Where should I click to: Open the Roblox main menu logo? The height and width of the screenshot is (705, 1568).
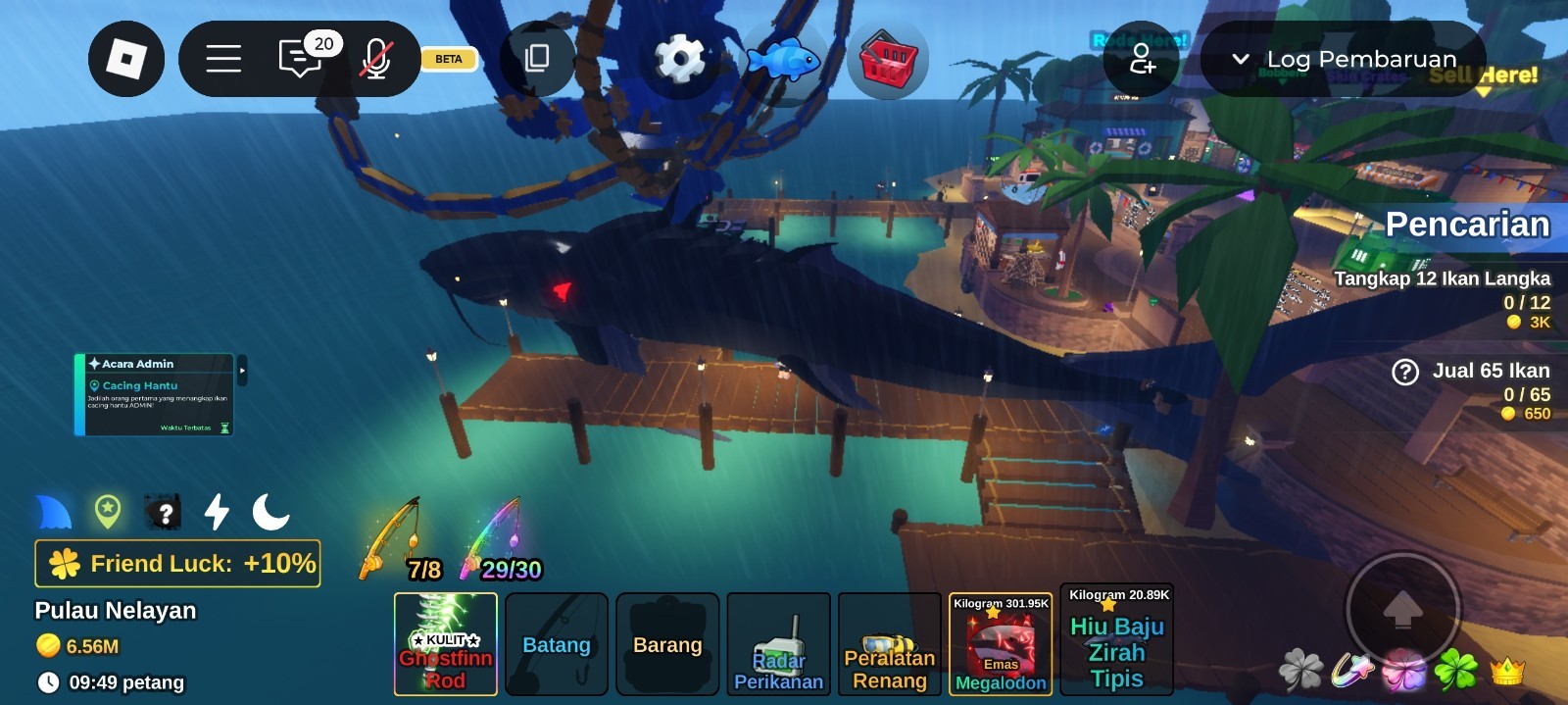(126, 59)
